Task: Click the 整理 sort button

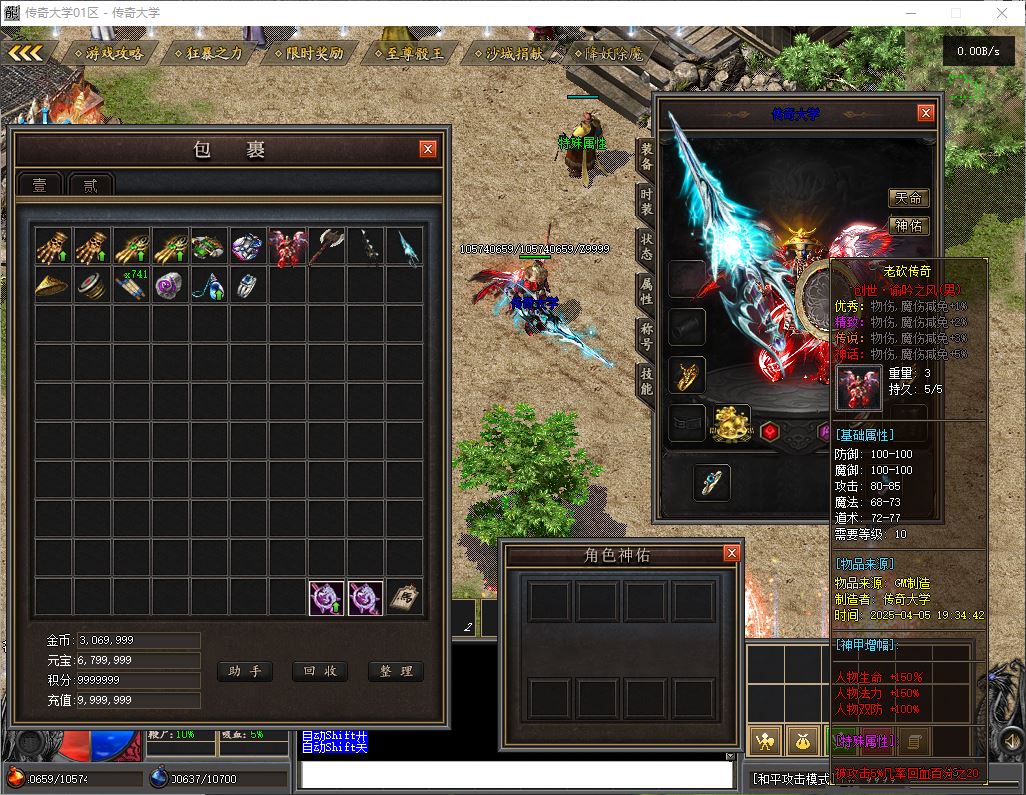Action: tap(396, 671)
